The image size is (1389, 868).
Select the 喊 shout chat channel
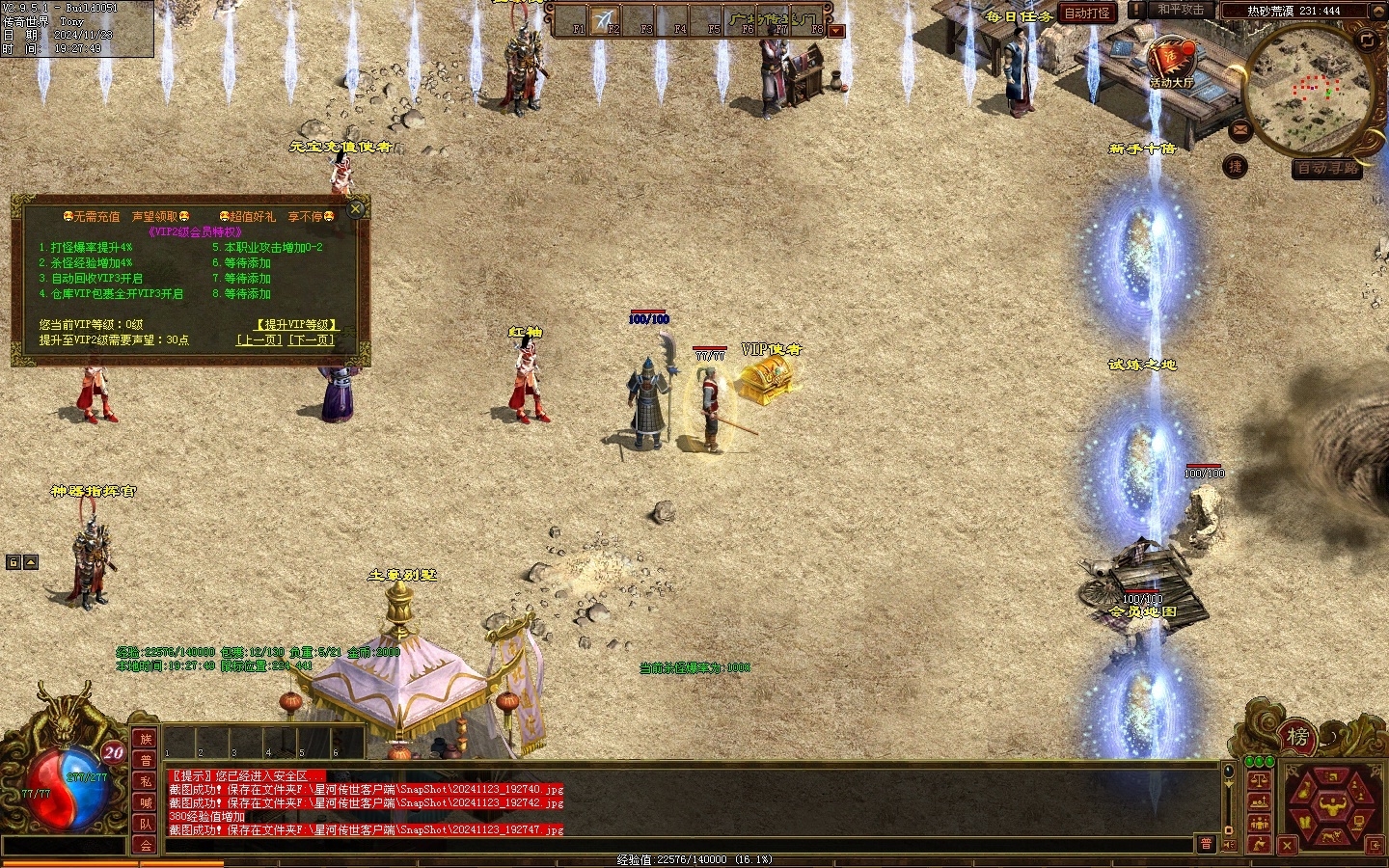146,802
